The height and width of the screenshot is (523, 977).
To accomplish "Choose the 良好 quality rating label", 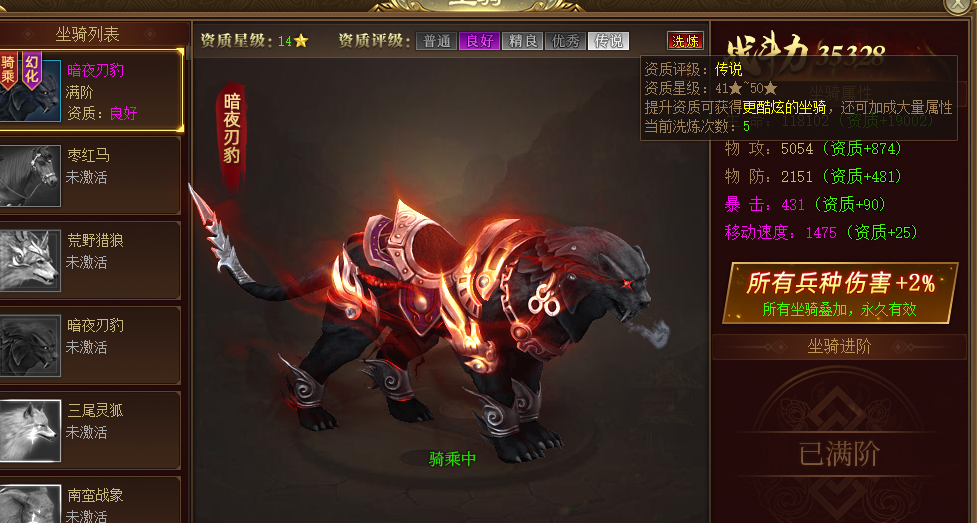I will click(x=479, y=41).
